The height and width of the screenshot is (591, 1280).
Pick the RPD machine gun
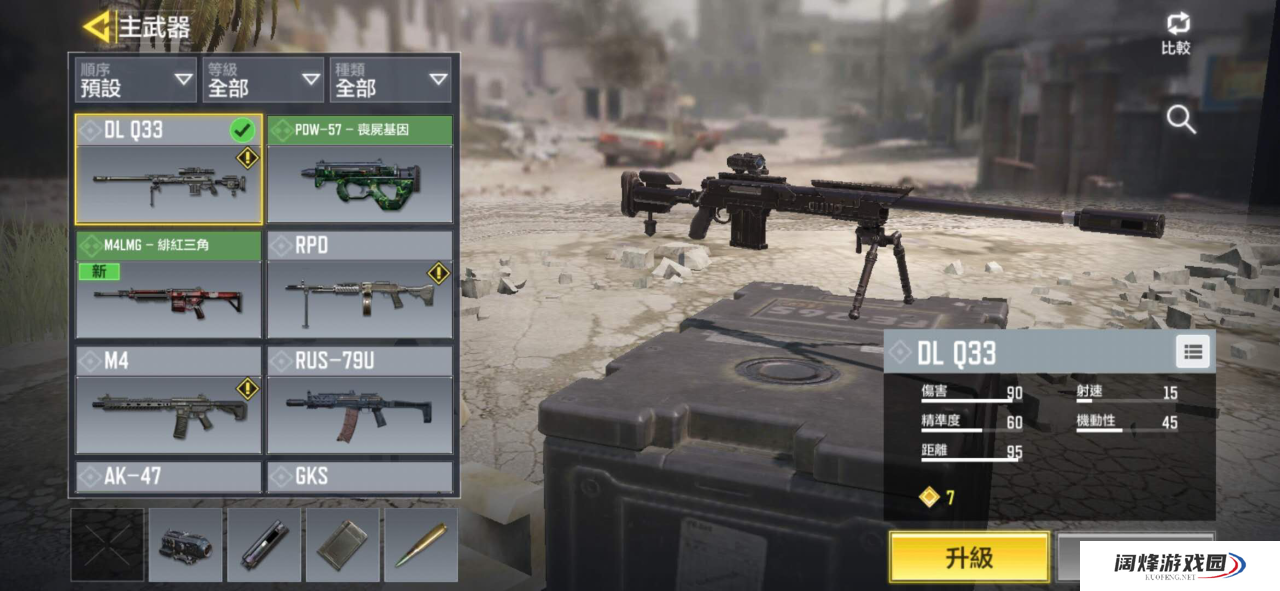coord(360,285)
